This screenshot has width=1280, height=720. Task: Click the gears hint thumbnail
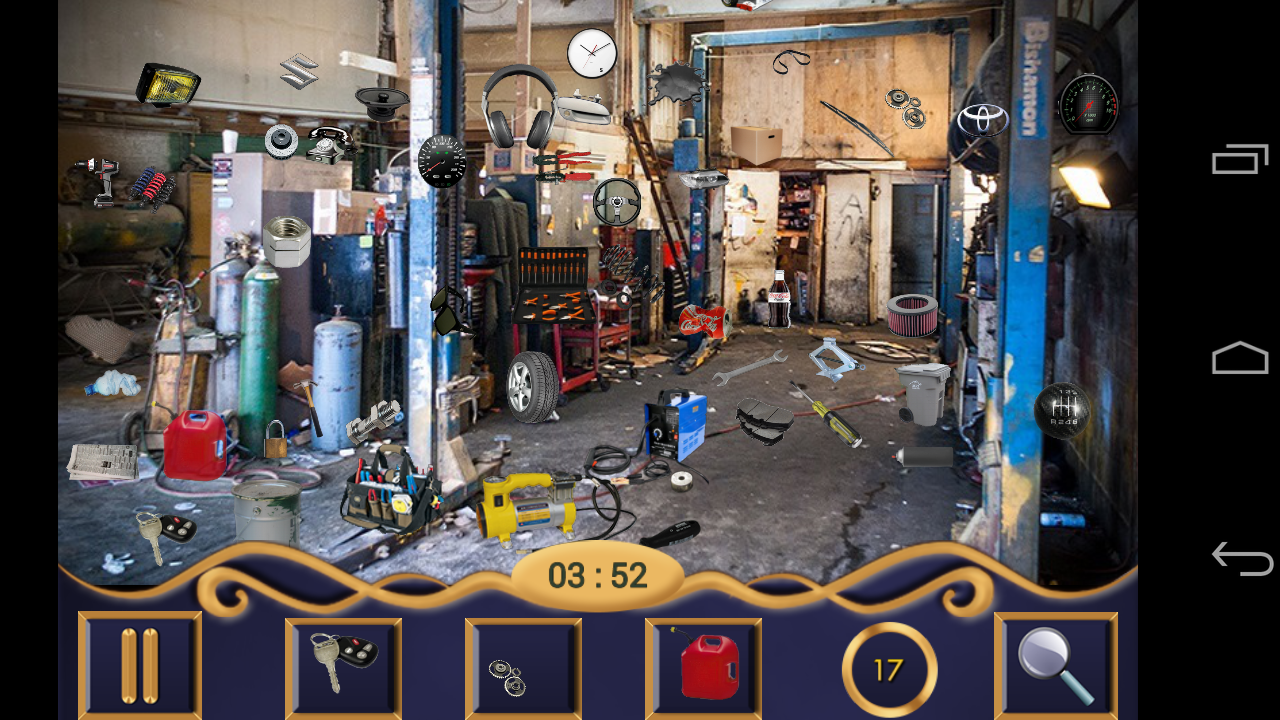point(523,665)
